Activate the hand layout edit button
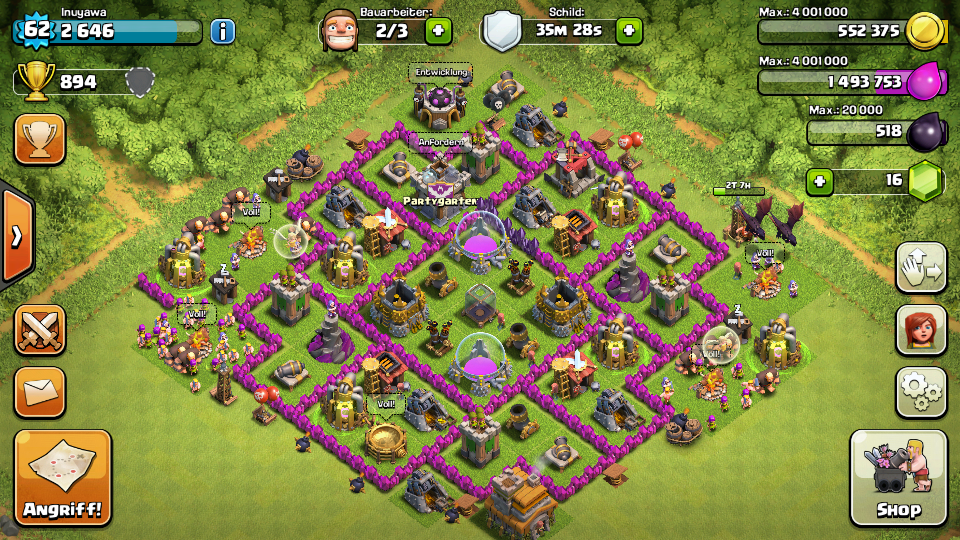 [921, 267]
